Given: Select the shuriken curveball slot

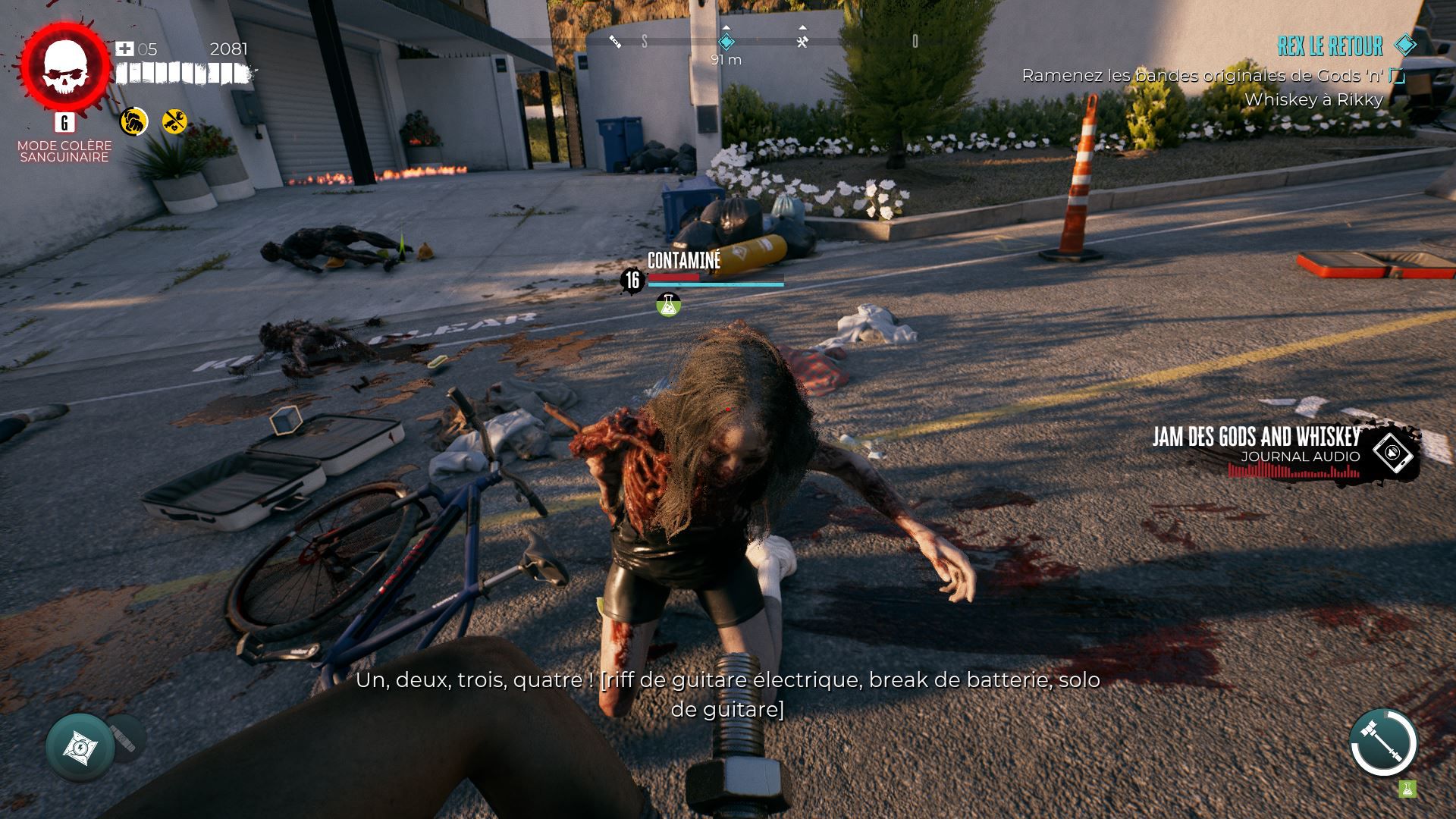Looking at the screenshot, I should [x=80, y=748].
